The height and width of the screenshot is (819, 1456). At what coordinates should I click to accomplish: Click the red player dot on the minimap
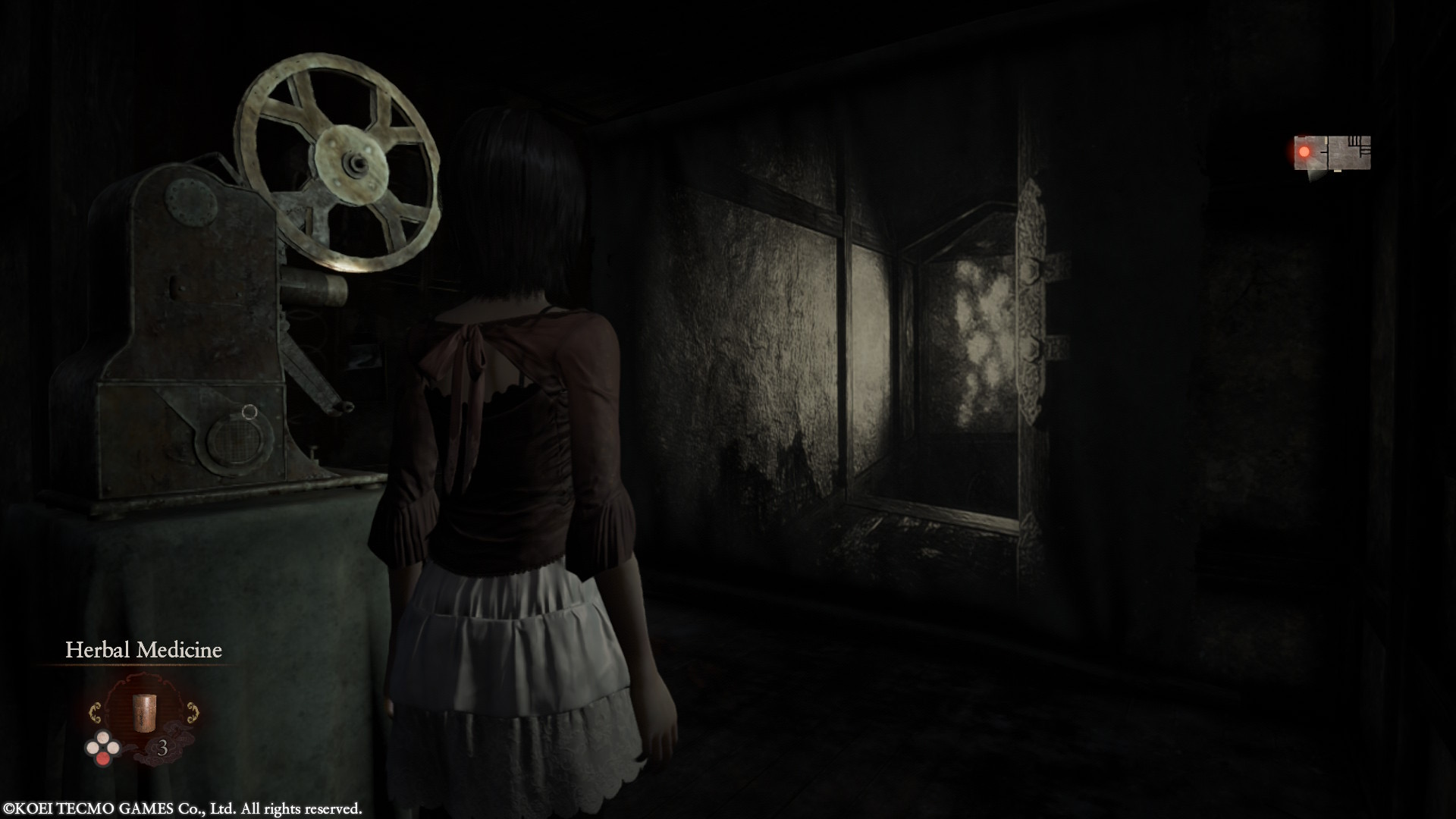tap(1304, 152)
